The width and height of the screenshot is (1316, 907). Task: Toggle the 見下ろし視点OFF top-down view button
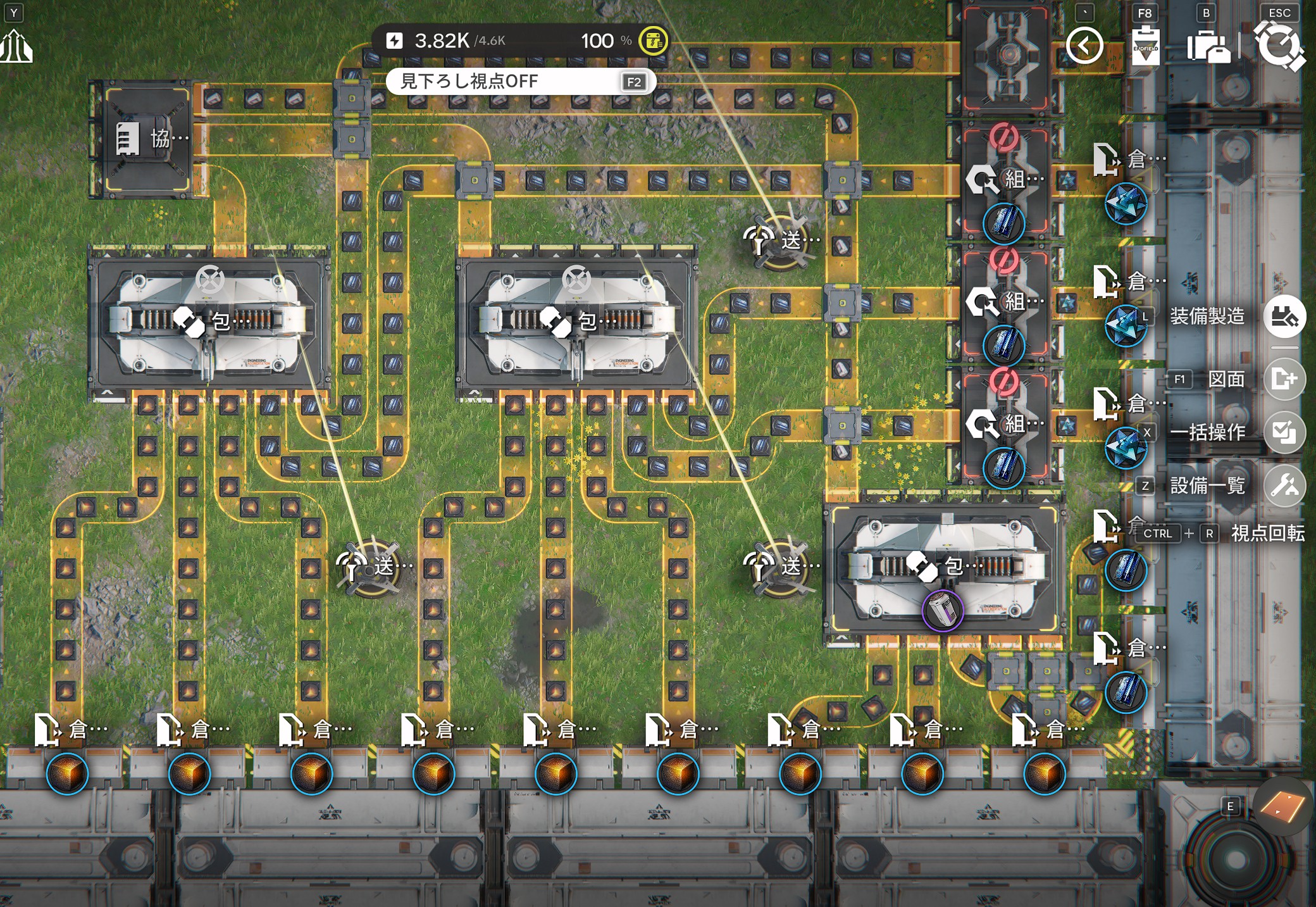[520, 82]
